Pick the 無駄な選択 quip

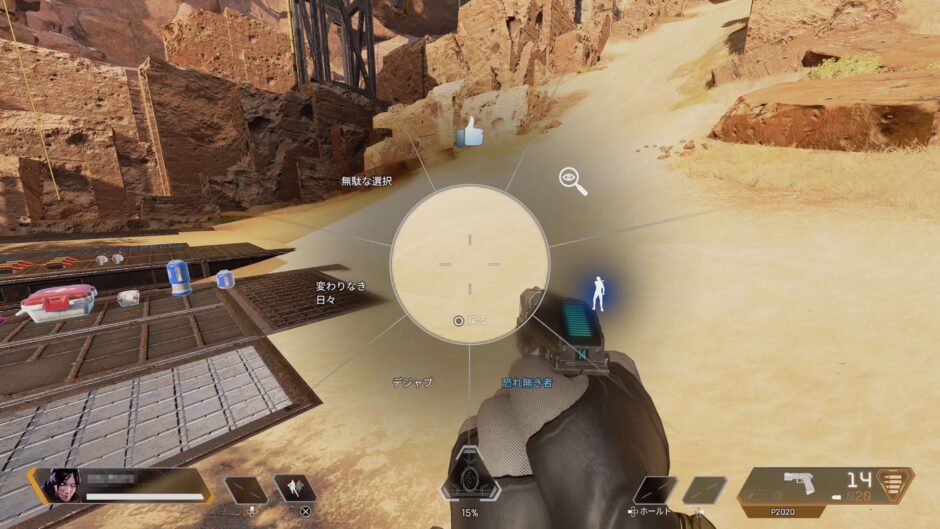366,181
